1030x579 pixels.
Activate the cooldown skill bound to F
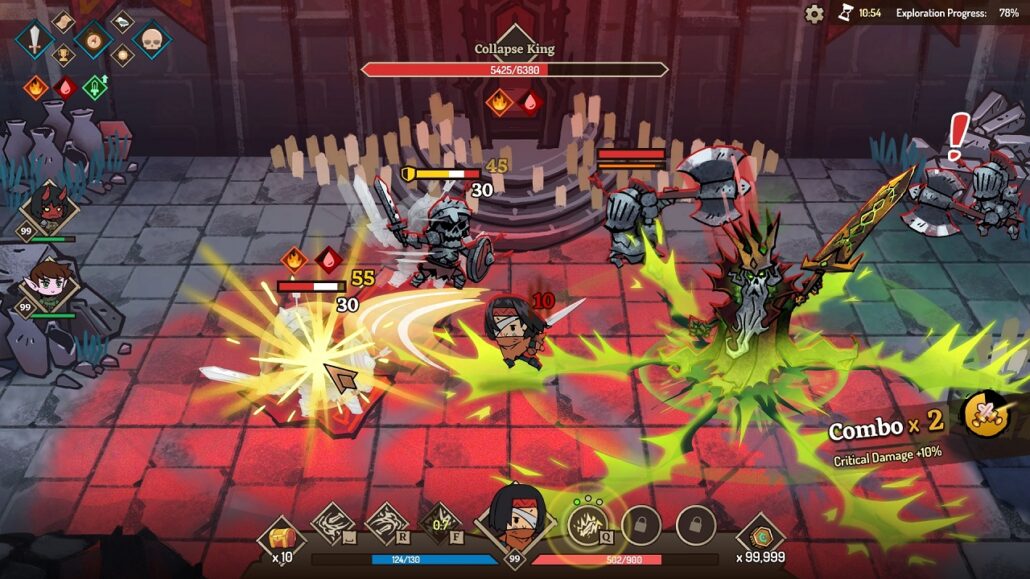[442, 524]
